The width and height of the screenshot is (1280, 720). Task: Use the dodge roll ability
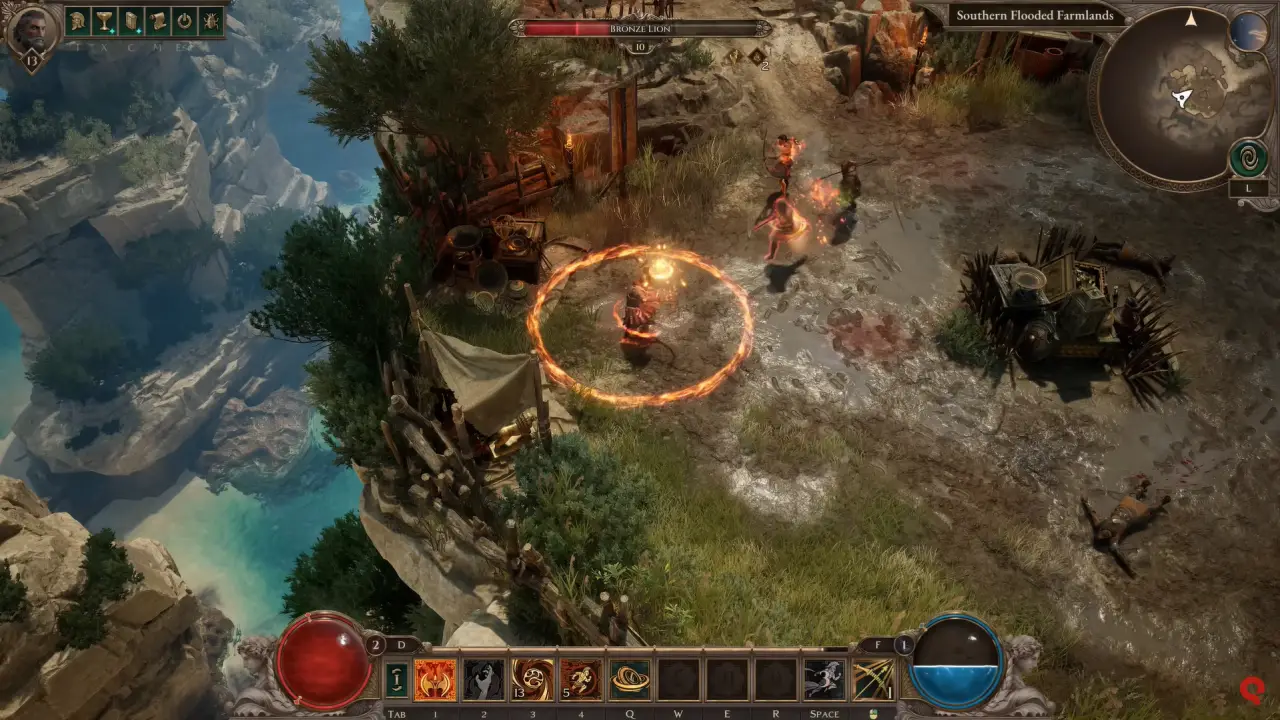tap(825, 680)
